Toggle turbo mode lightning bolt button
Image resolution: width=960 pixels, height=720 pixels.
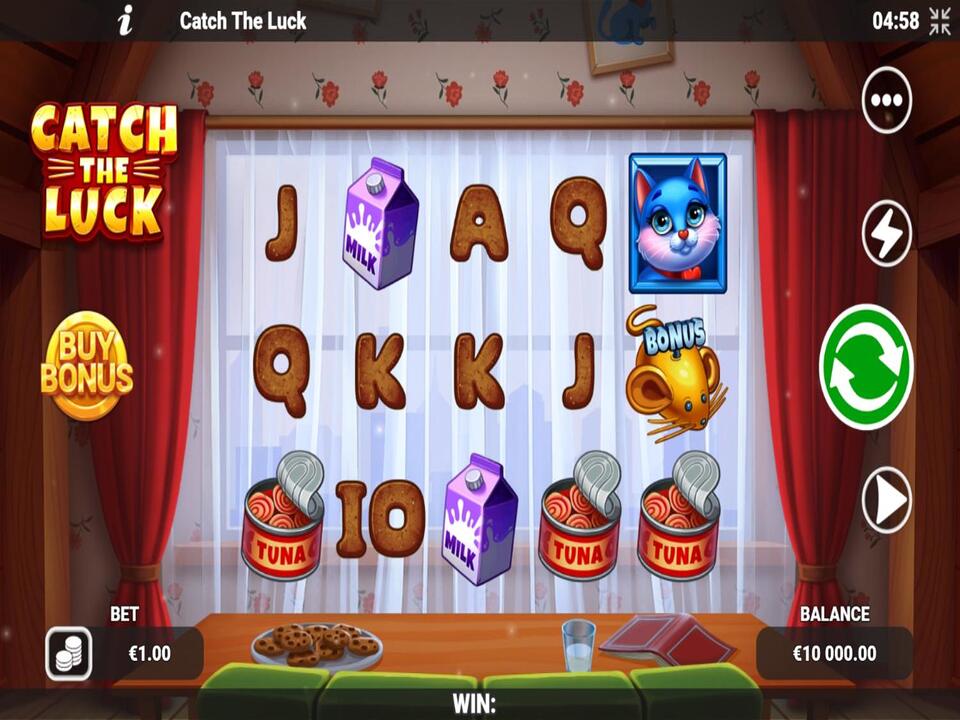click(887, 234)
